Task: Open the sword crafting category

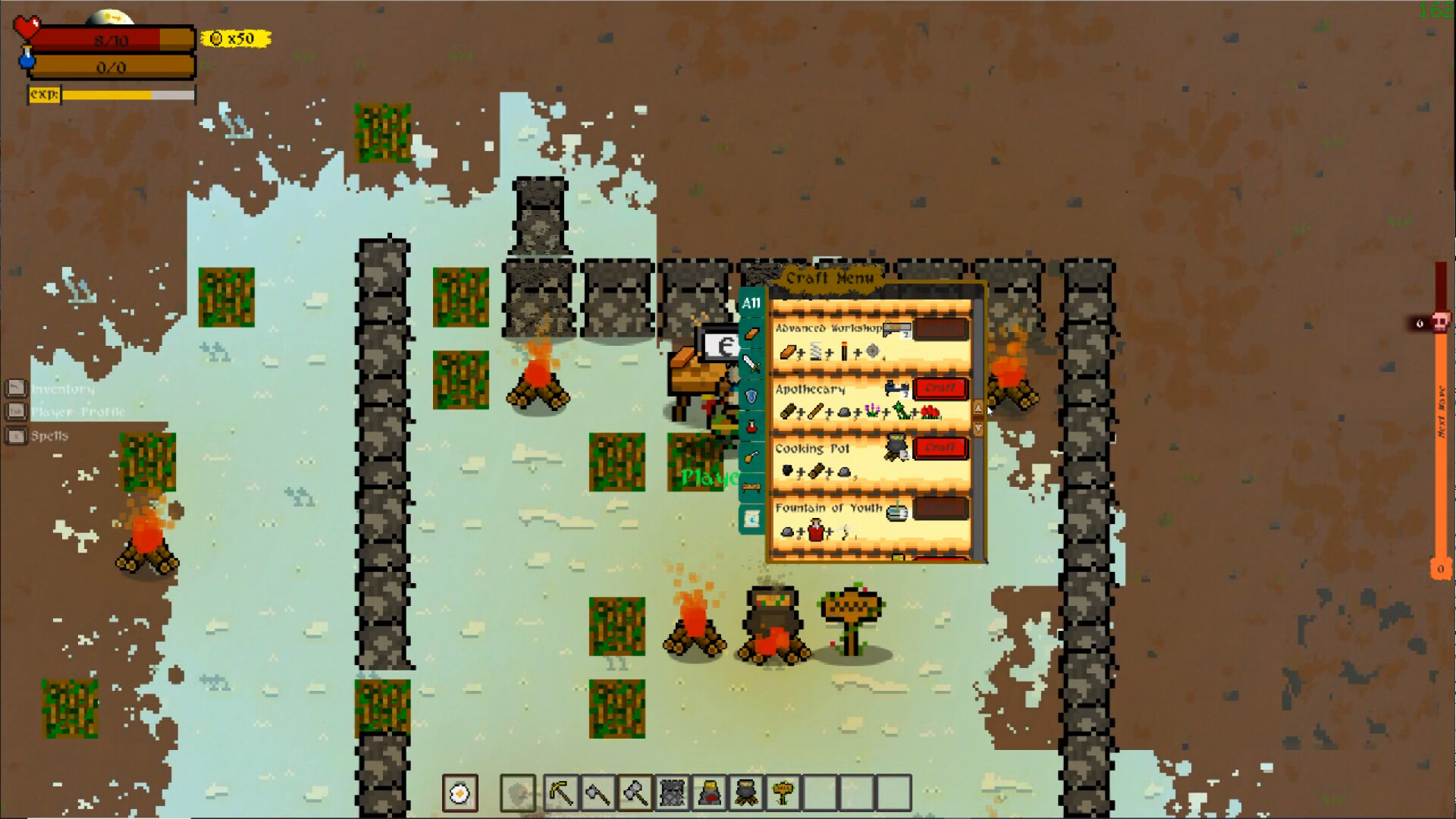Action: coord(752,362)
